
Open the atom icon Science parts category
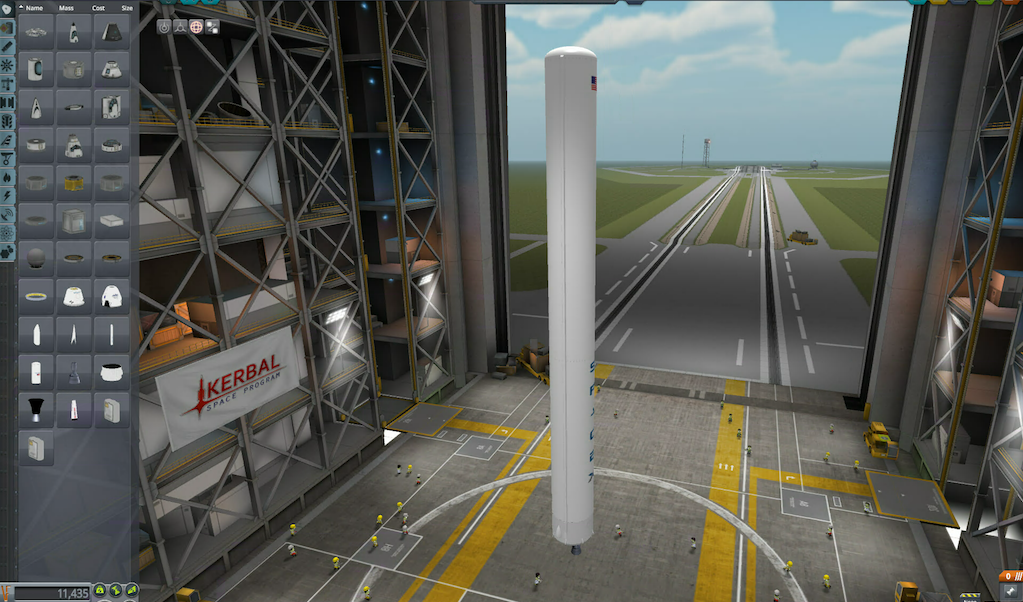coord(7,232)
